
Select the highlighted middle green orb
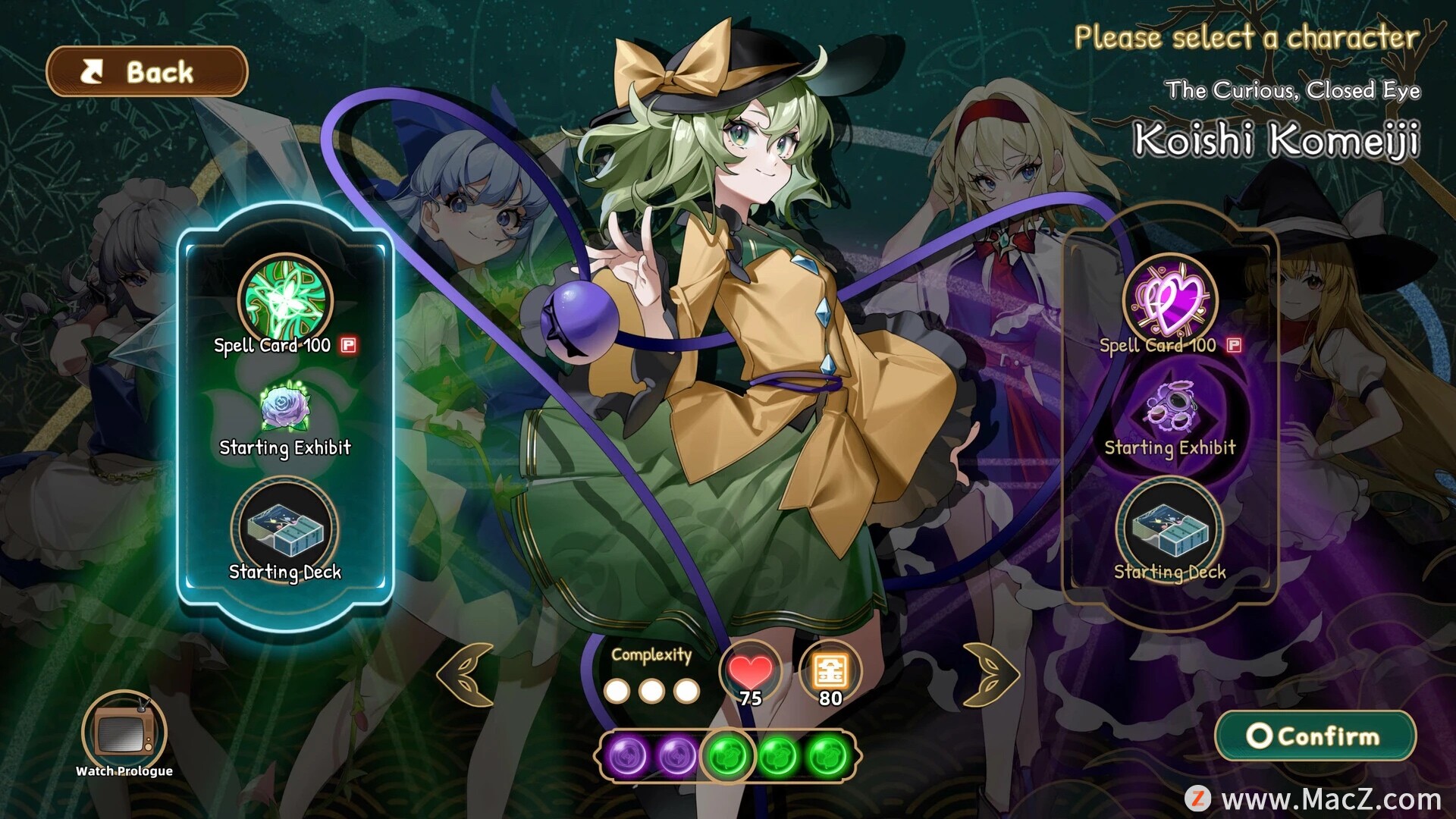tap(728, 755)
